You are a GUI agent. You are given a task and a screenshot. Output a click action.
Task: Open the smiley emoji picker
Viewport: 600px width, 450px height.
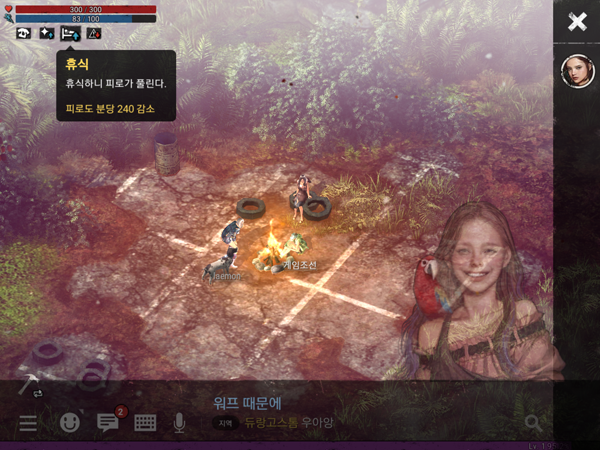tap(69, 423)
